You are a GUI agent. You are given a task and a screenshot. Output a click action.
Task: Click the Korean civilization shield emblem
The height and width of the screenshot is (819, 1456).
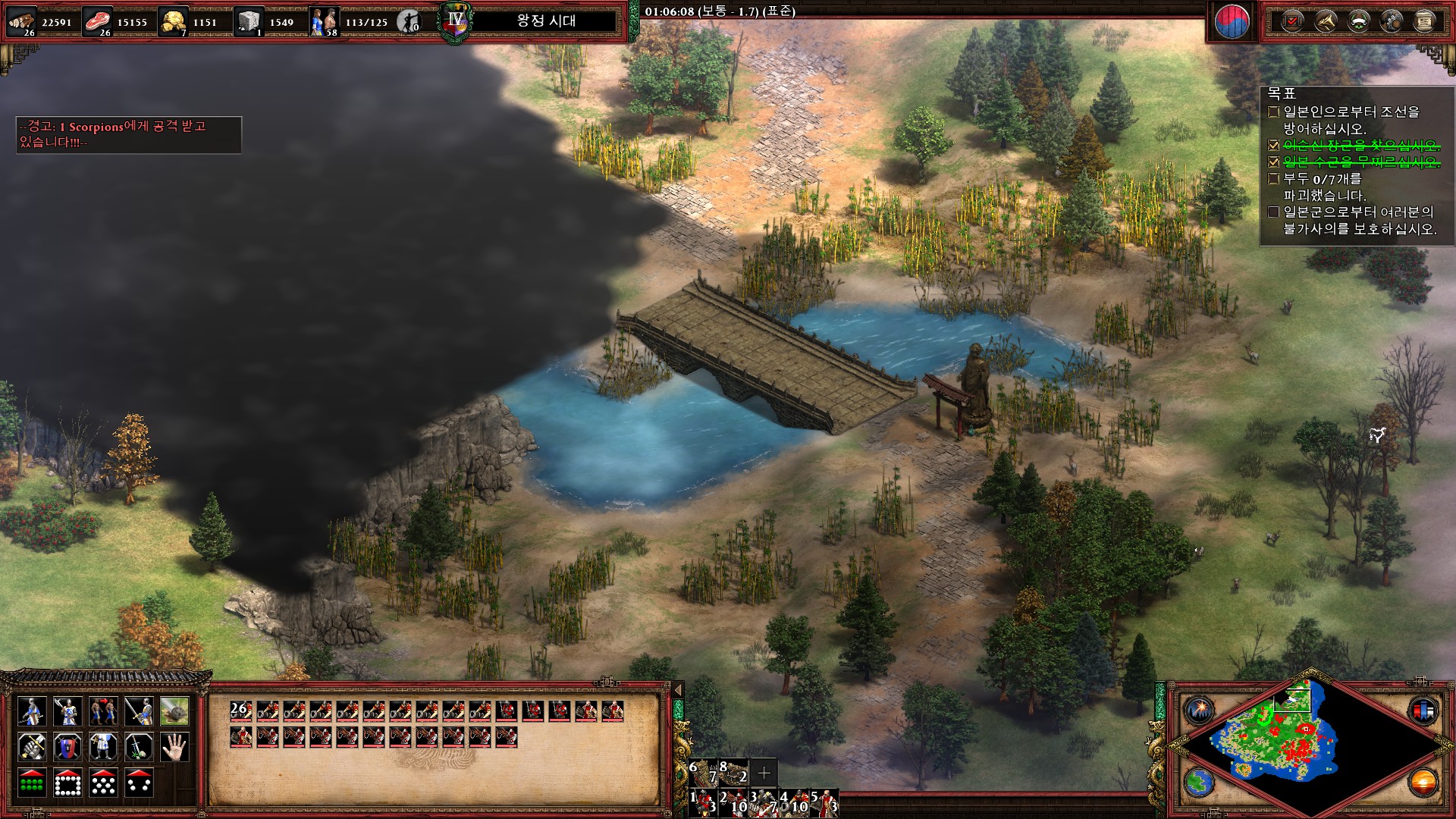click(1231, 22)
